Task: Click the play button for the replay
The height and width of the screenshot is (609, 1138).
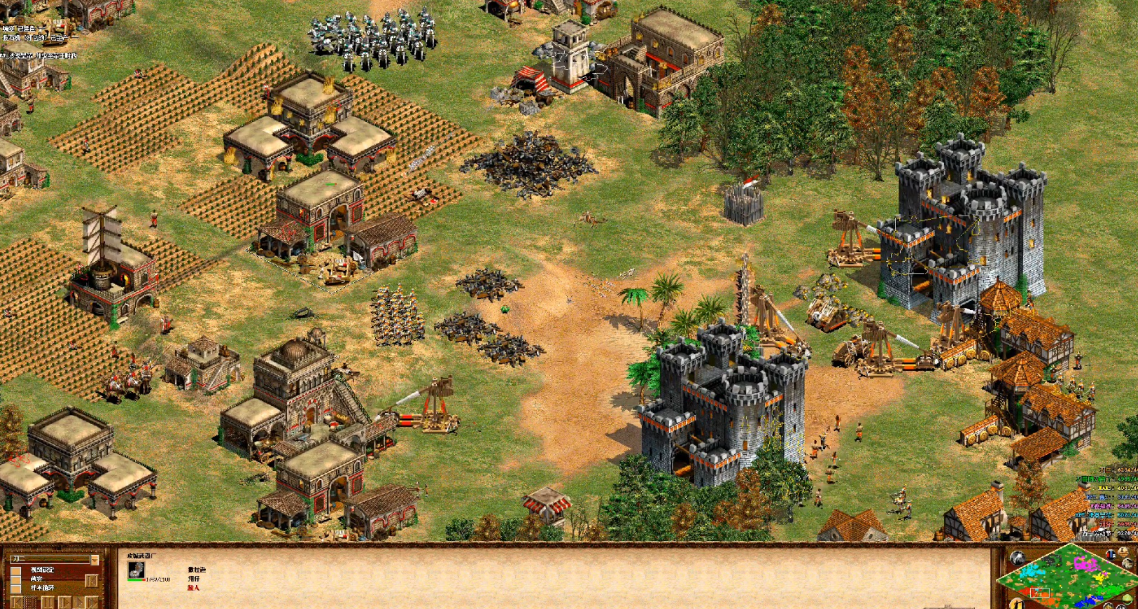Action: pos(65,602)
